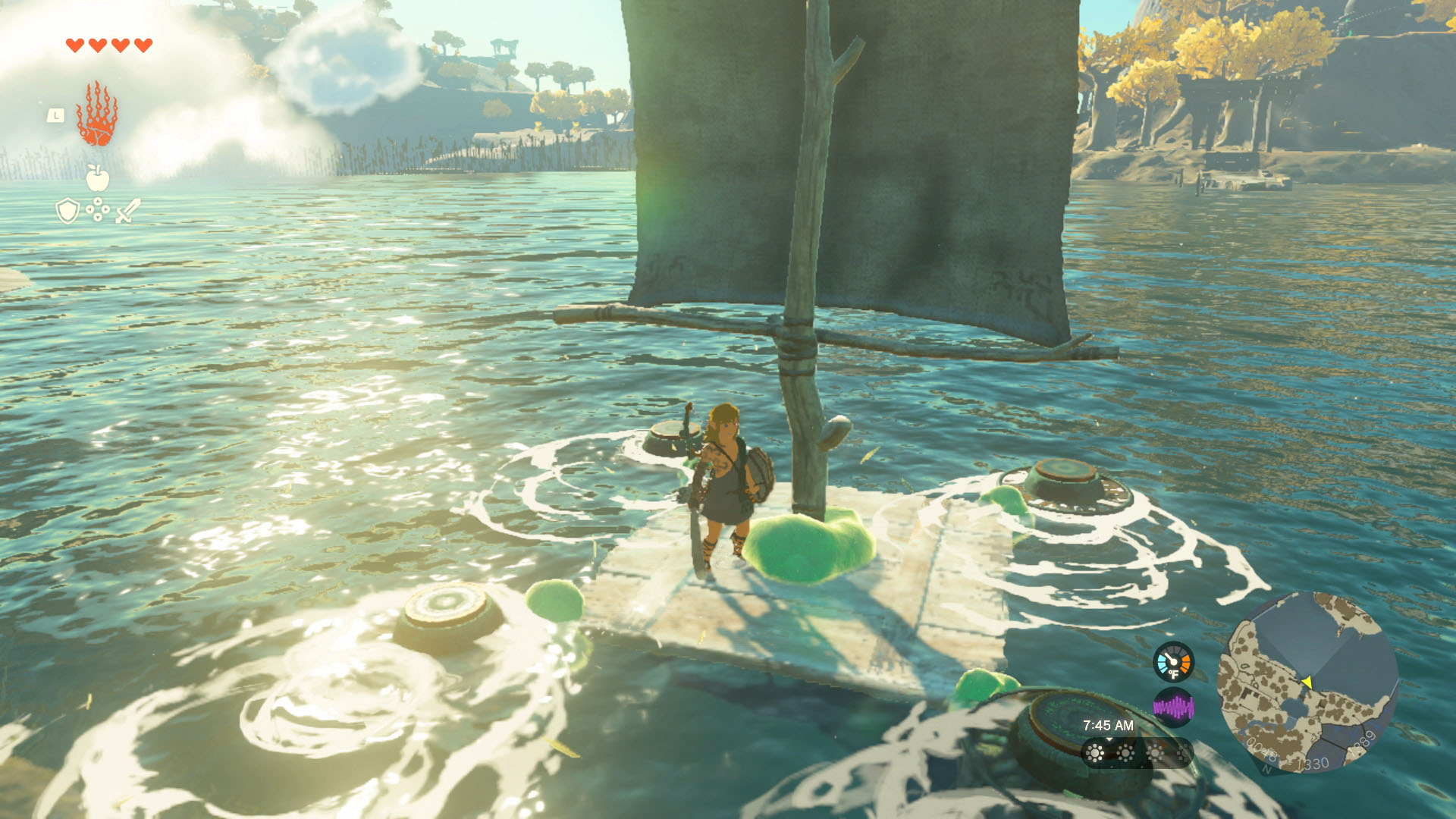Click the d-pad shortcut indicator
This screenshot has width=1456, height=819.
(x=98, y=210)
